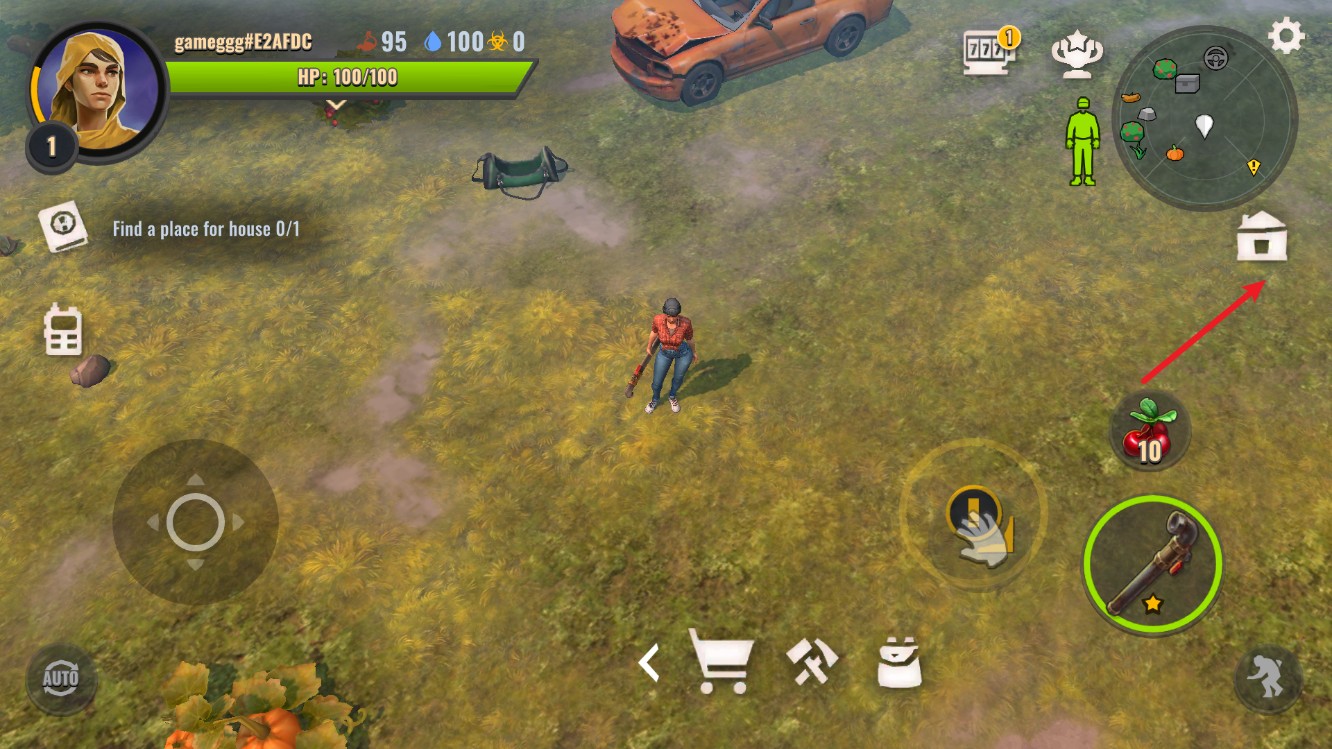This screenshot has height=749, width=1332.
Task: Toggle the crouch sneak button
Action: pos(1267,679)
